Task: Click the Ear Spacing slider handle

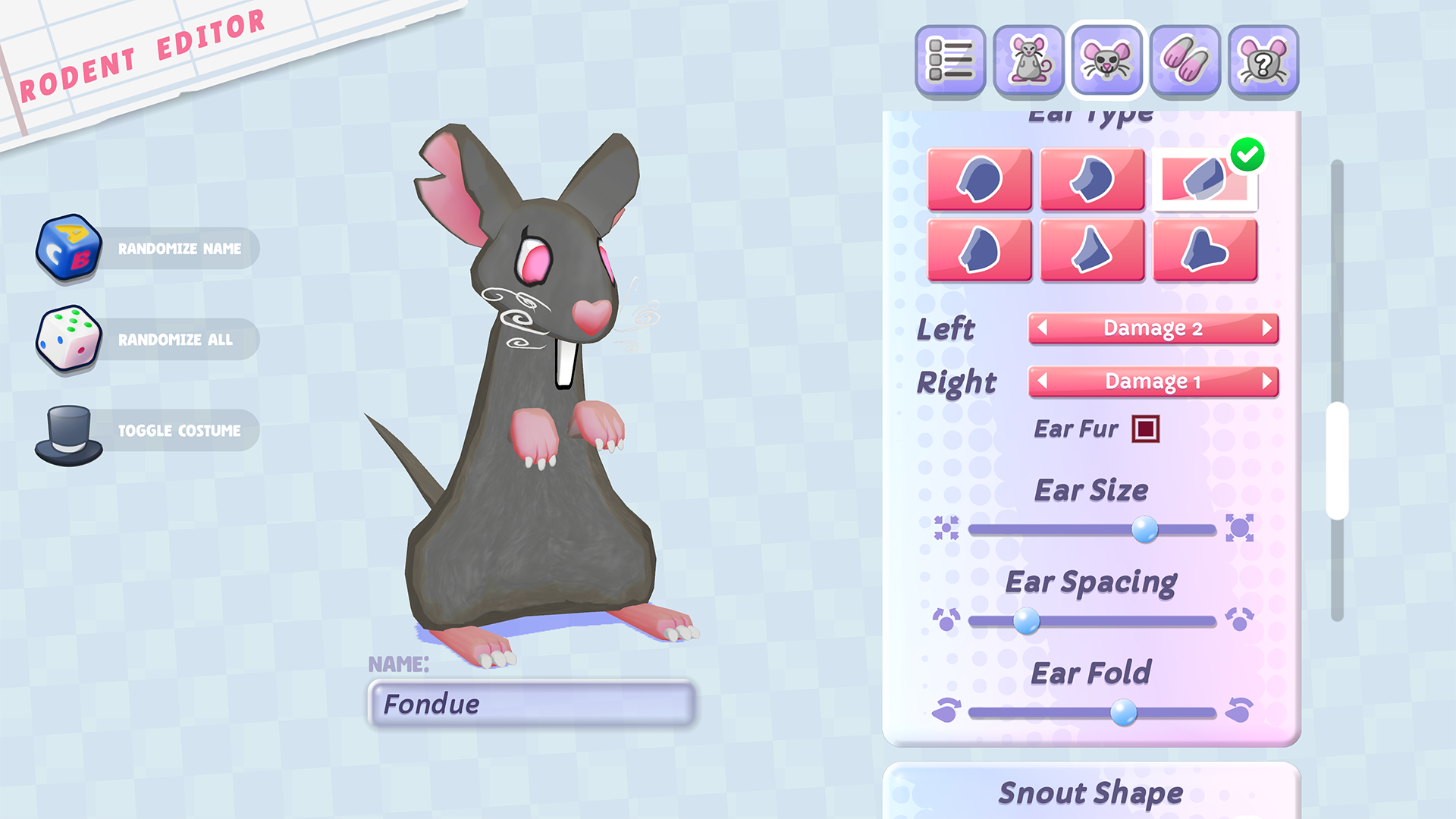Action: coord(1027,621)
